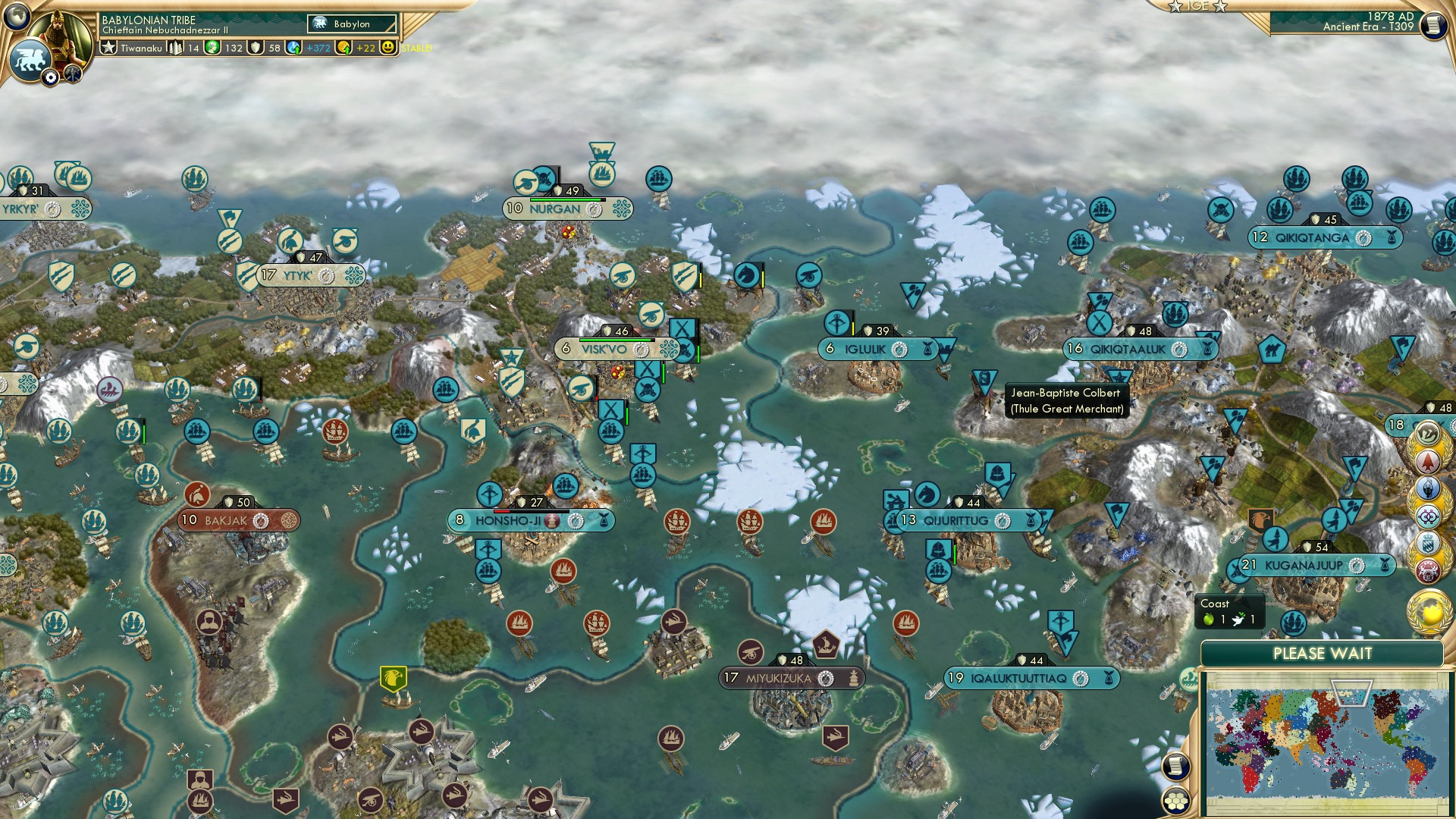
Task: Toggle the tankard icon near the minimap
Action: click(1176, 766)
